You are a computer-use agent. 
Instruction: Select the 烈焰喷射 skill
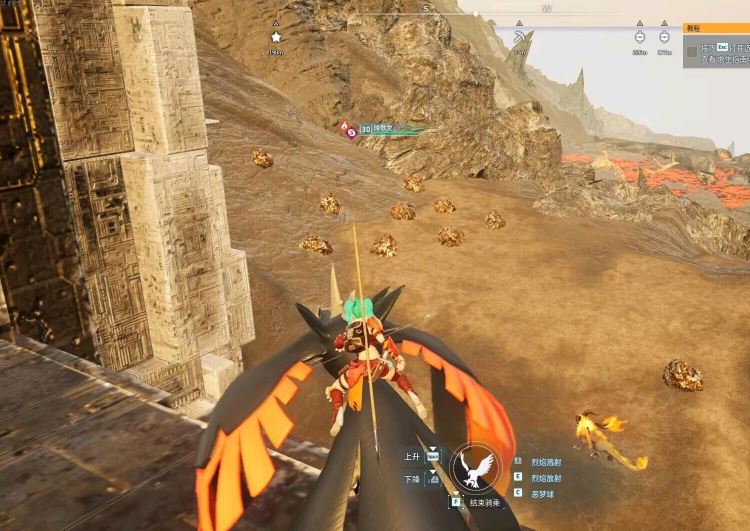(x=546, y=462)
